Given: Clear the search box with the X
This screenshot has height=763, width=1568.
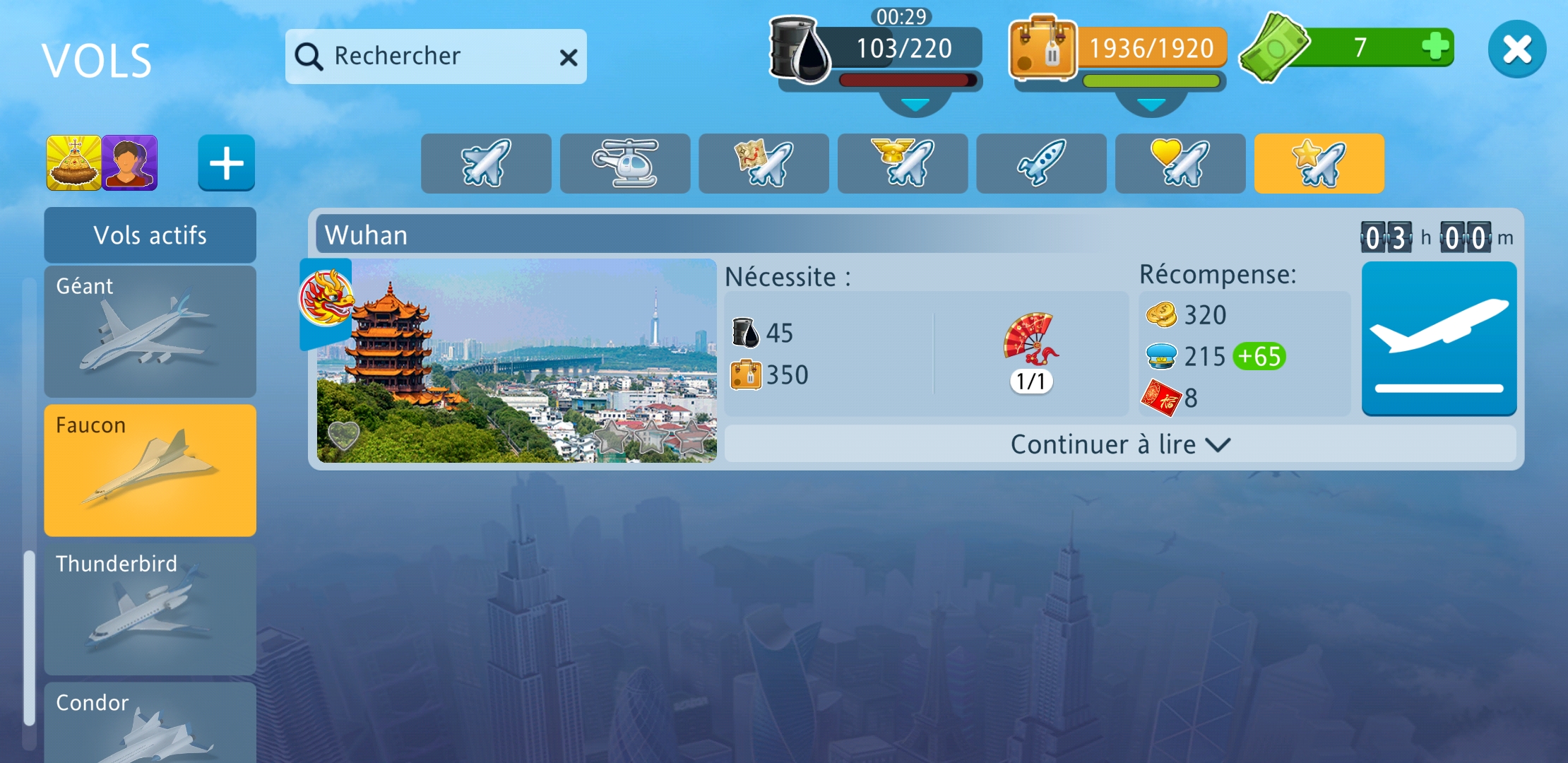Looking at the screenshot, I should [569, 57].
